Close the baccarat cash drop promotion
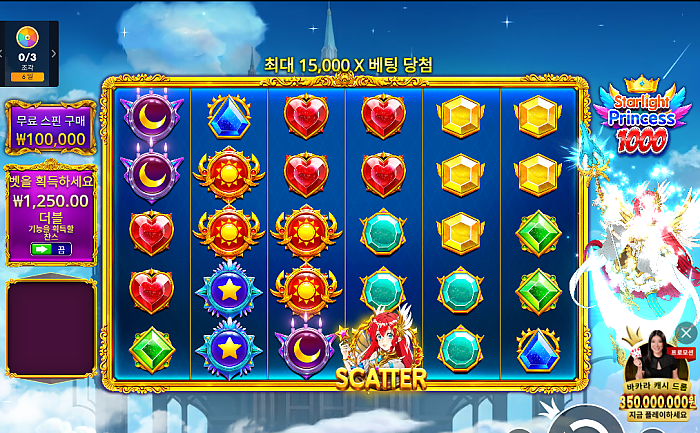This screenshot has width=700, height=433. [685, 332]
